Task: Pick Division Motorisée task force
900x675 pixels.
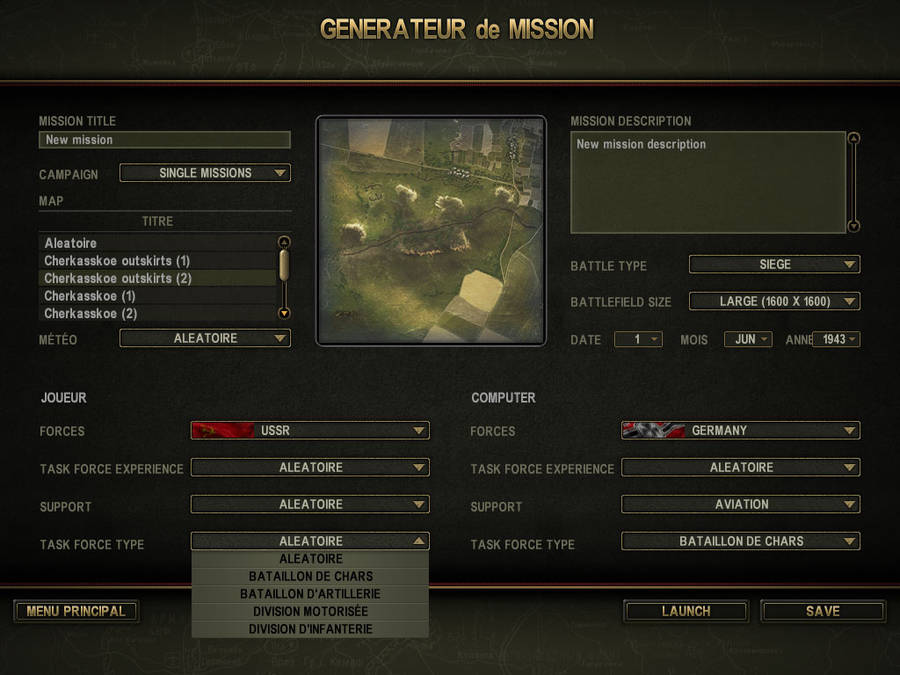Action: [310, 612]
